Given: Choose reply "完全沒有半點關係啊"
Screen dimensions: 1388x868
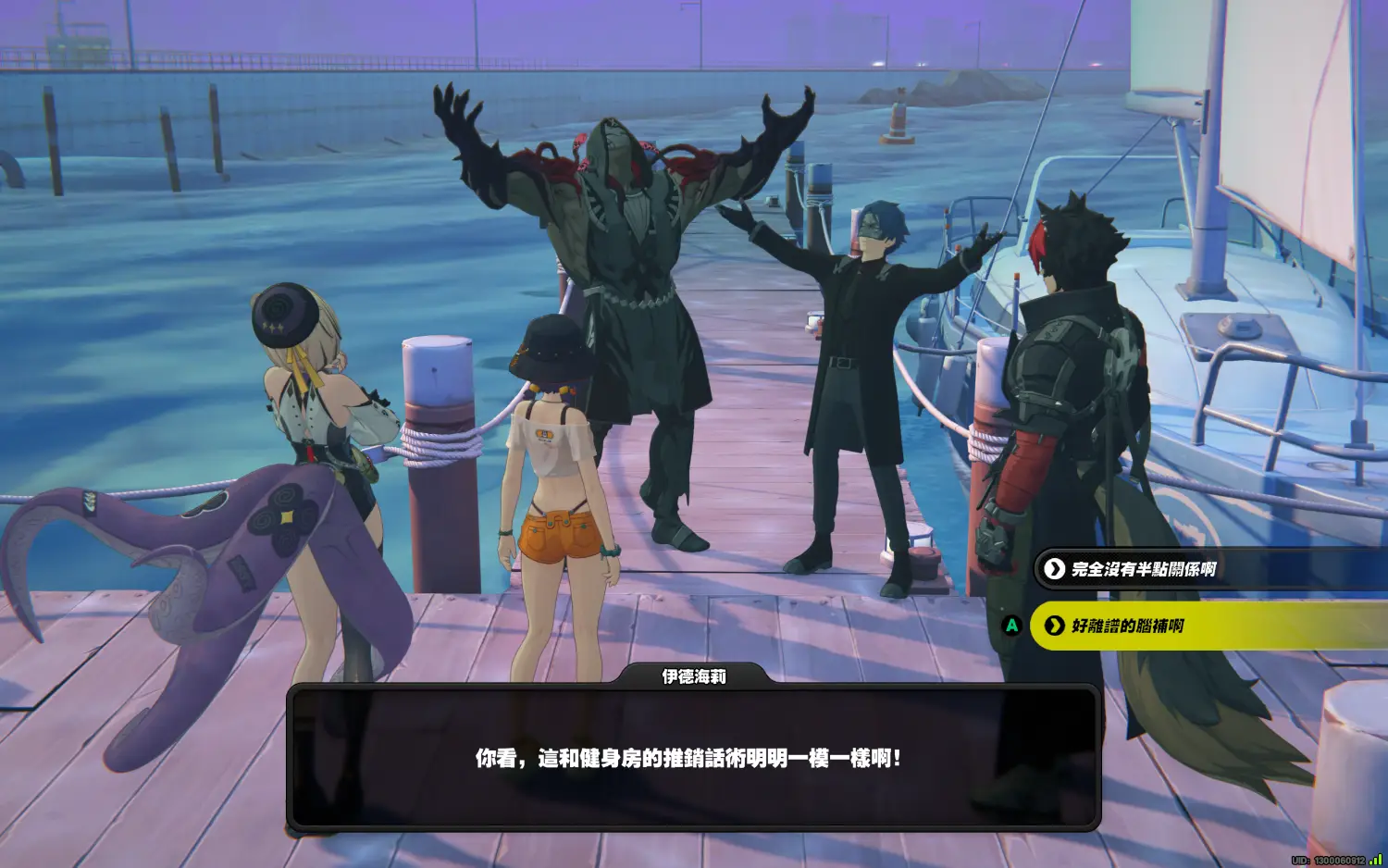Looking at the screenshot, I should click(1143, 569).
